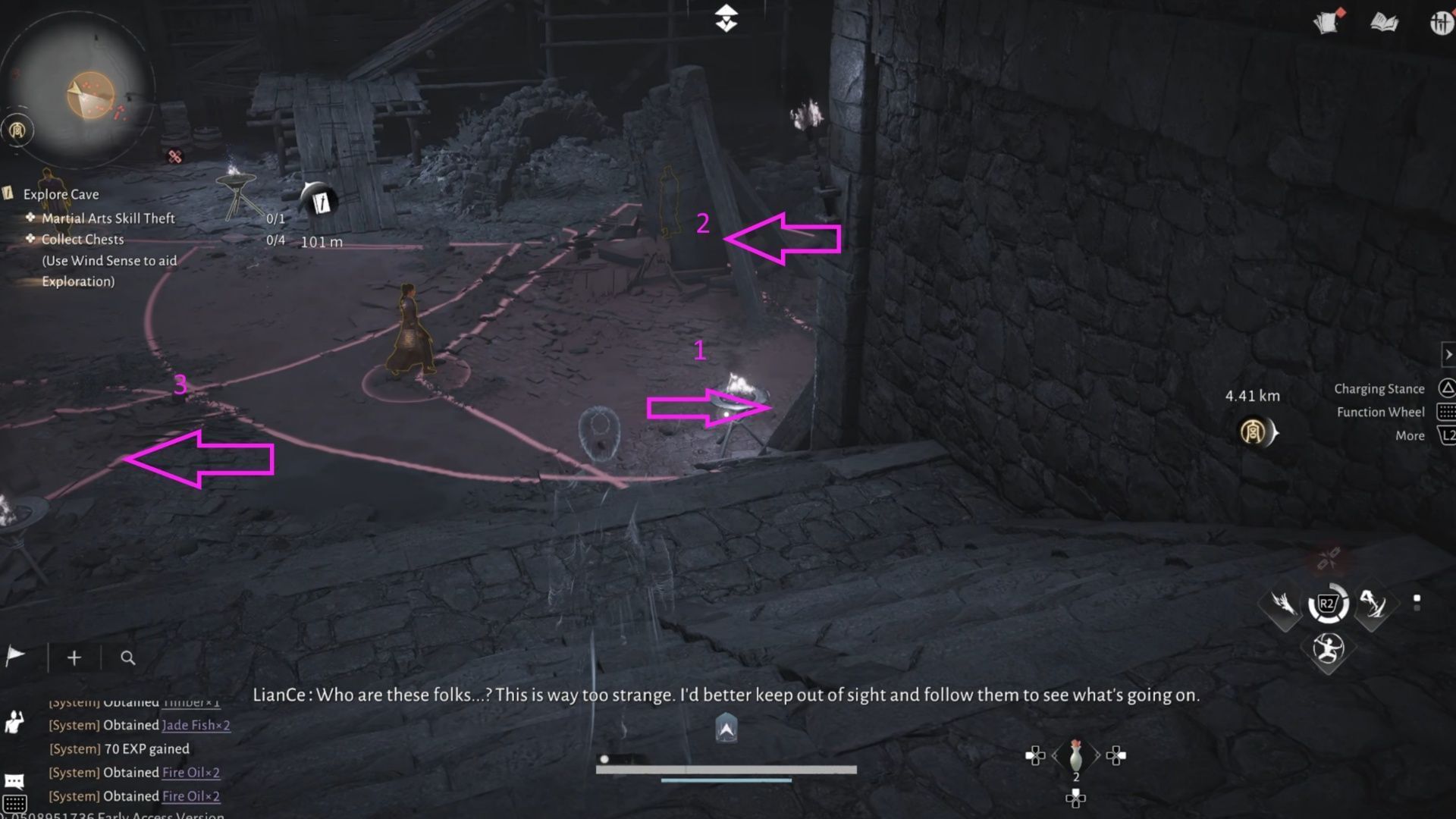Toggle the Collect Chests objective diamond
This screenshot has width=1456, height=819.
[29, 240]
